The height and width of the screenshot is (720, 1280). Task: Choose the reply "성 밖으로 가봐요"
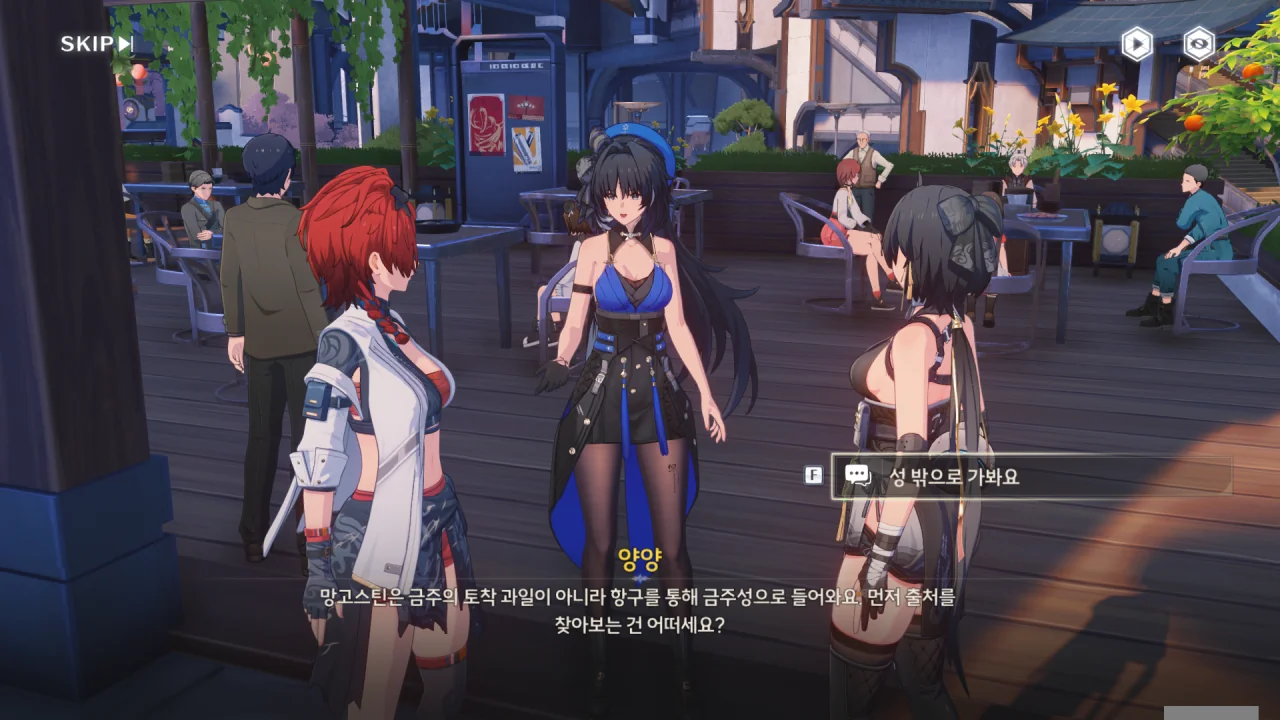point(1030,477)
